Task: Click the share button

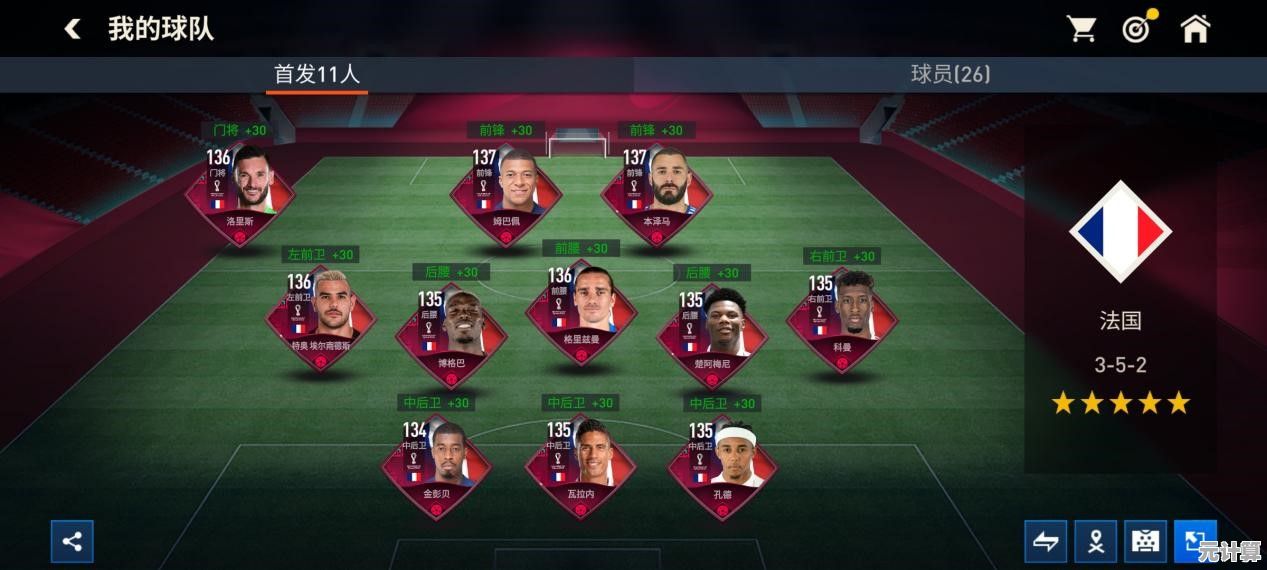Action: [x=72, y=541]
